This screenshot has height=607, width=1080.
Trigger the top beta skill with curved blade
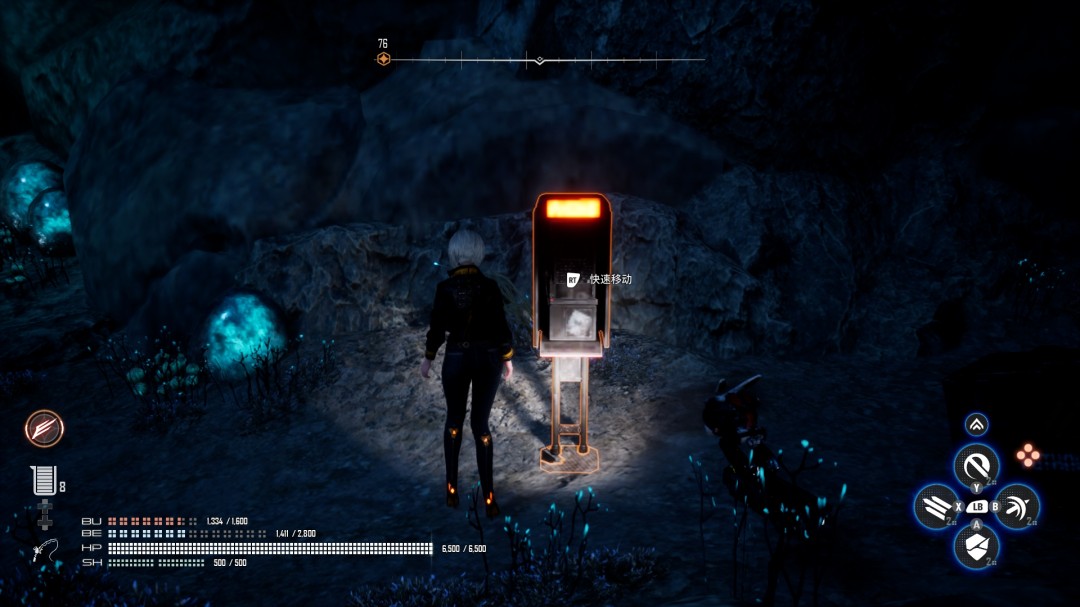tap(976, 465)
